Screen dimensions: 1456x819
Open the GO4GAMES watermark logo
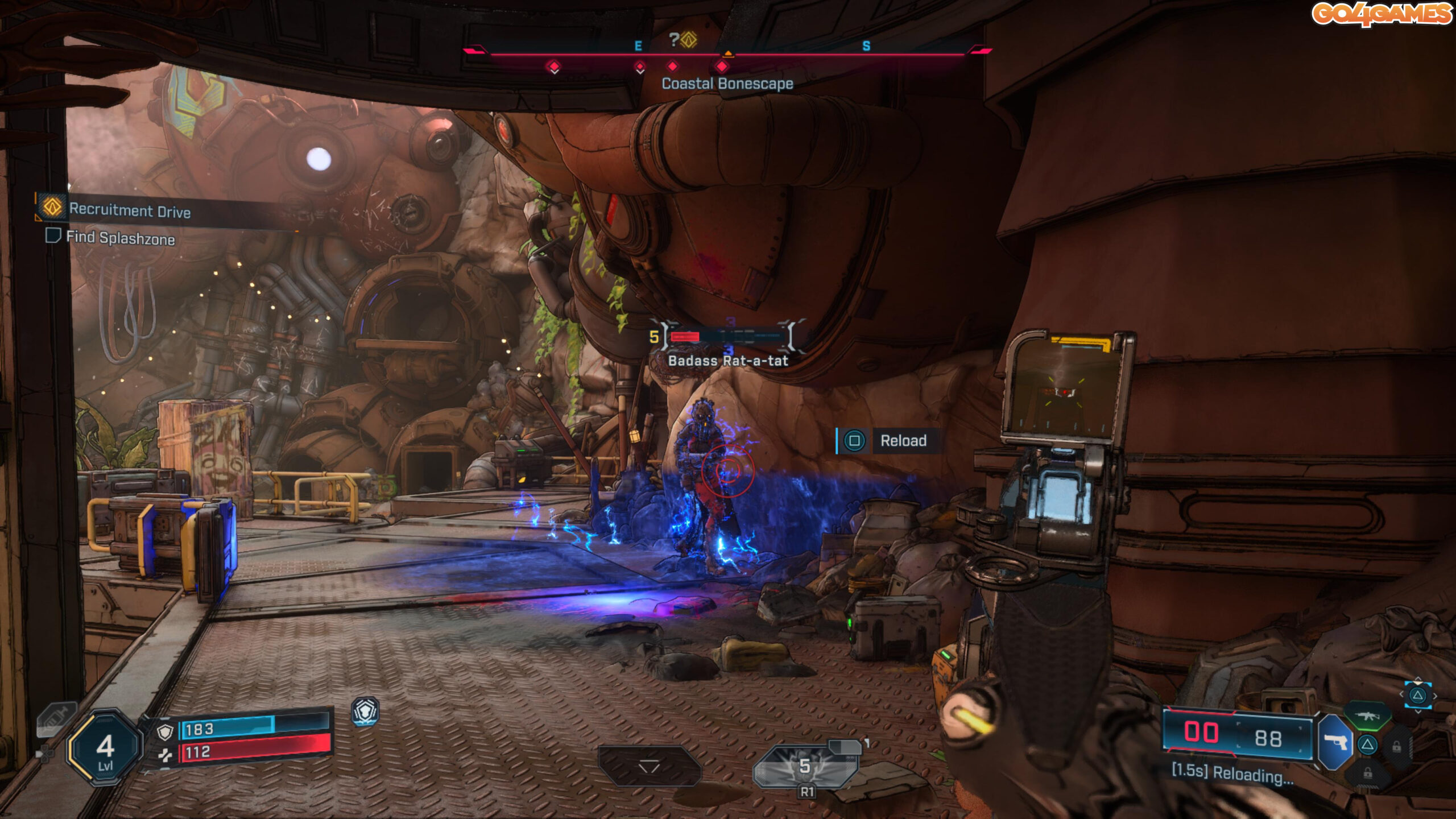[x=1381, y=14]
